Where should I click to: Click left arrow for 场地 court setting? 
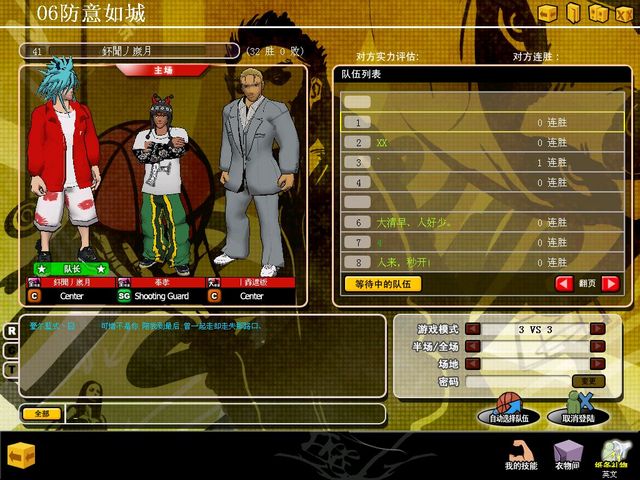pos(473,364)
